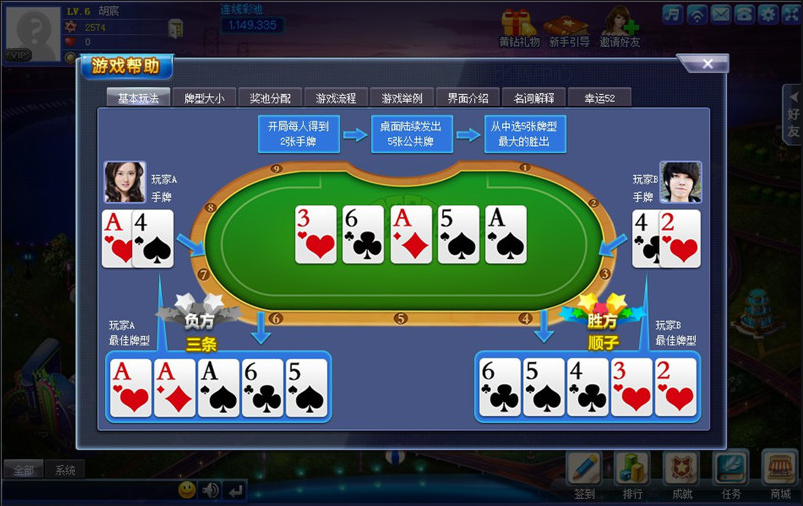Switch chat to the 系统 channel

[x=65, y=471]
